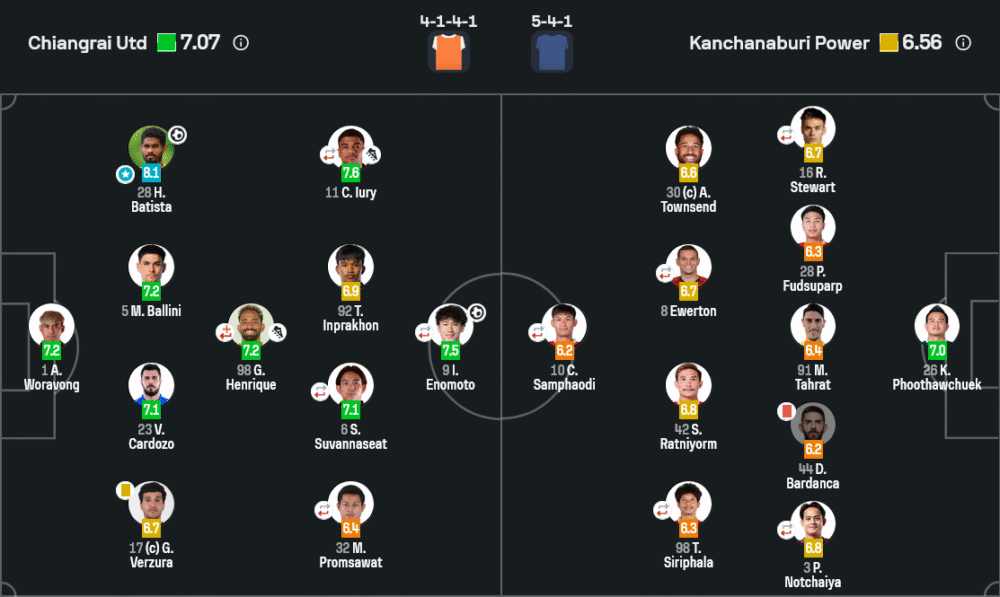The height and width of the screenshot is (597, 1000).
Task: Show G. Henrique's match stats
Action: pos(251,326)
